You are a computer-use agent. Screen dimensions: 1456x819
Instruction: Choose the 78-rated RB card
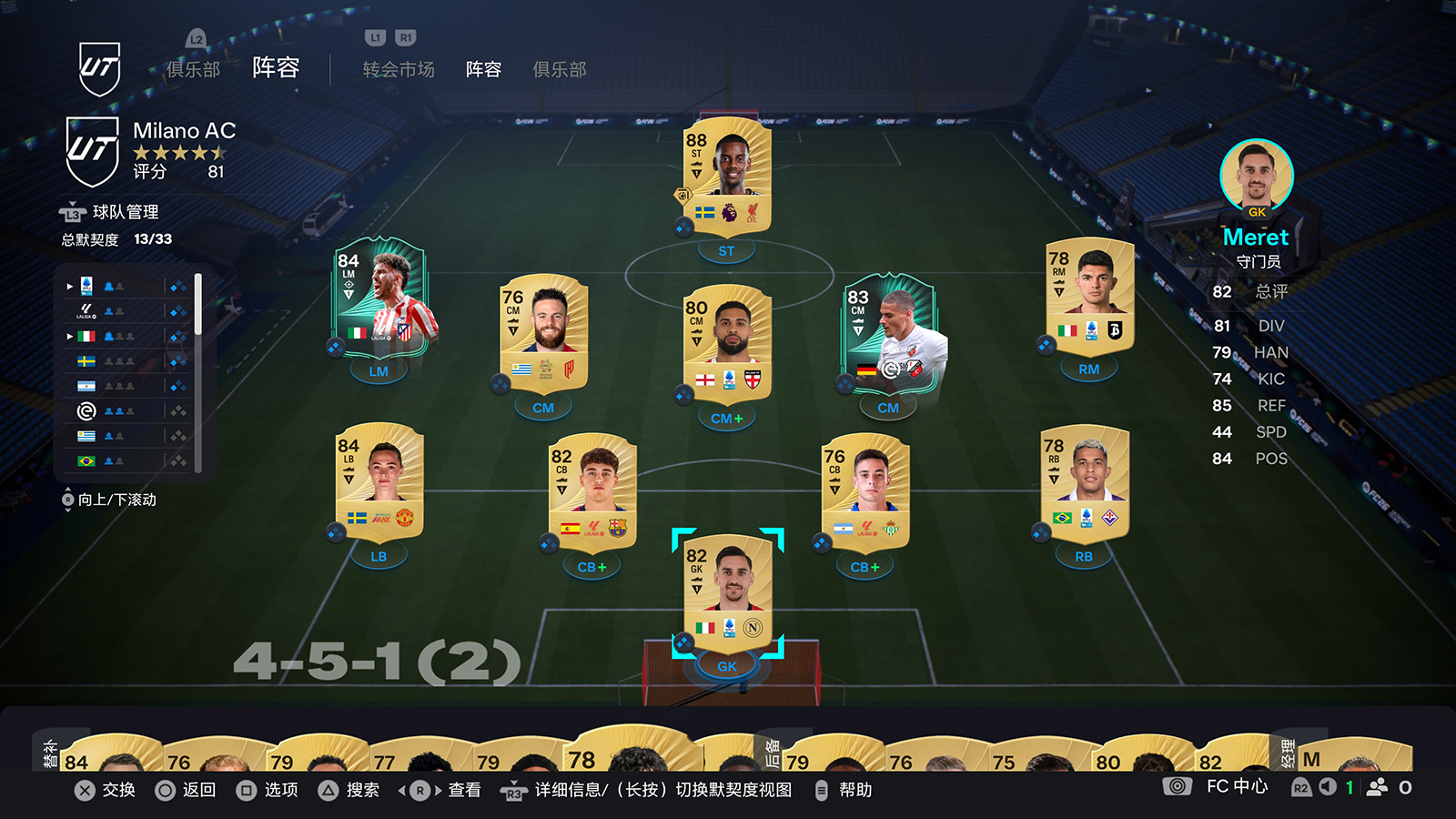pos(1084,484)
